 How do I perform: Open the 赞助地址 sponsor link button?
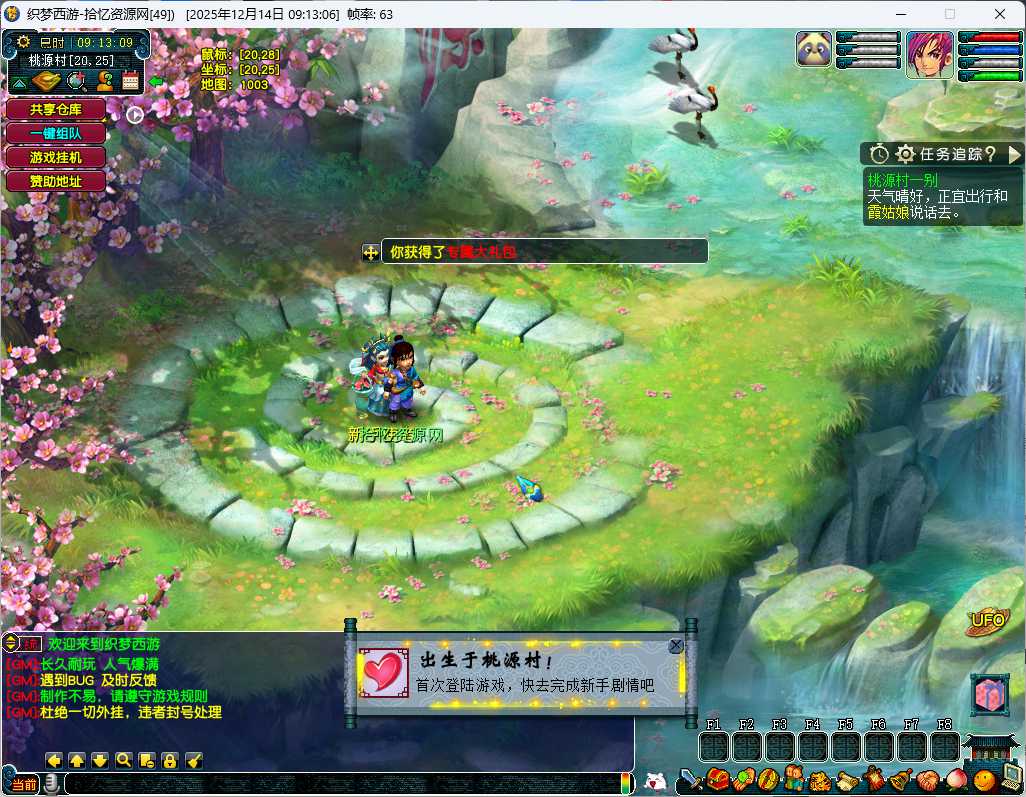pyautogui.click(x=55, y=181)
